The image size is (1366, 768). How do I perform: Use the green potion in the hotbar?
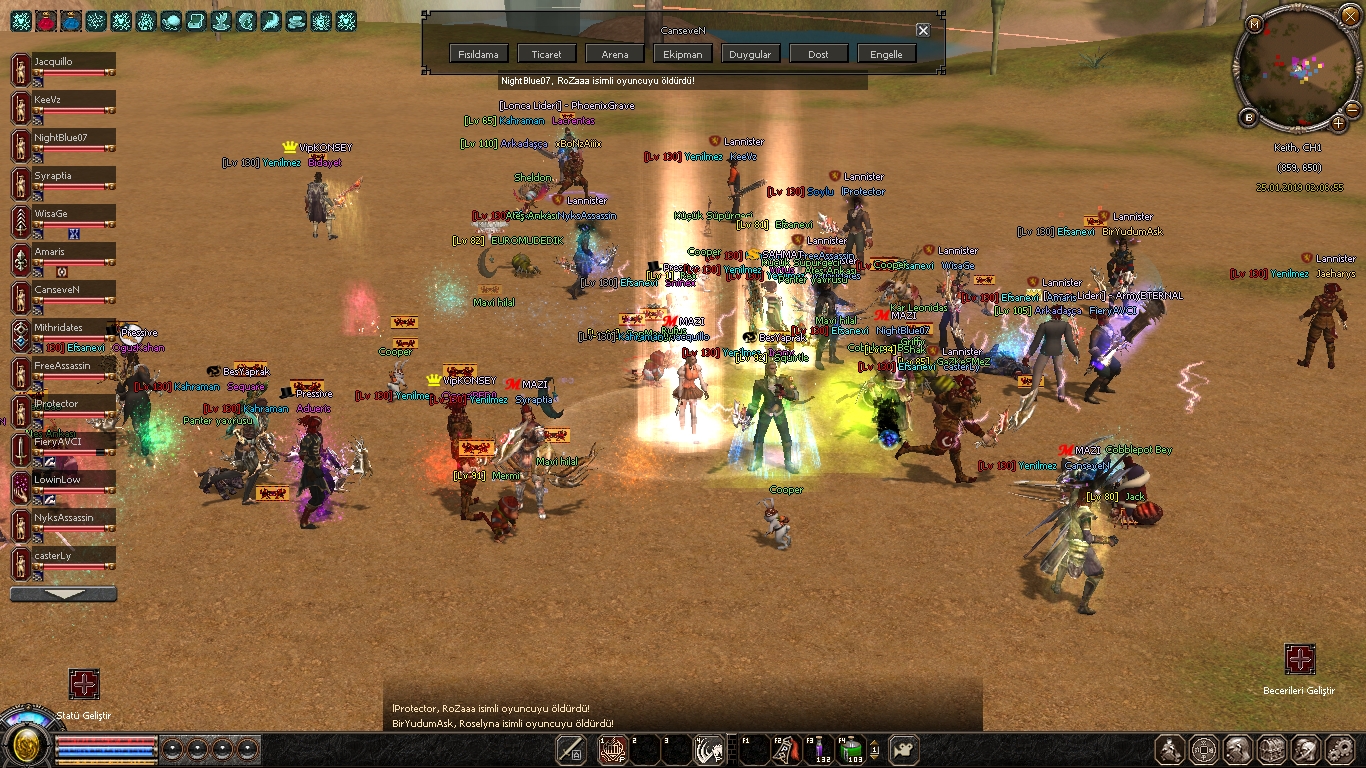pos(850,748)
